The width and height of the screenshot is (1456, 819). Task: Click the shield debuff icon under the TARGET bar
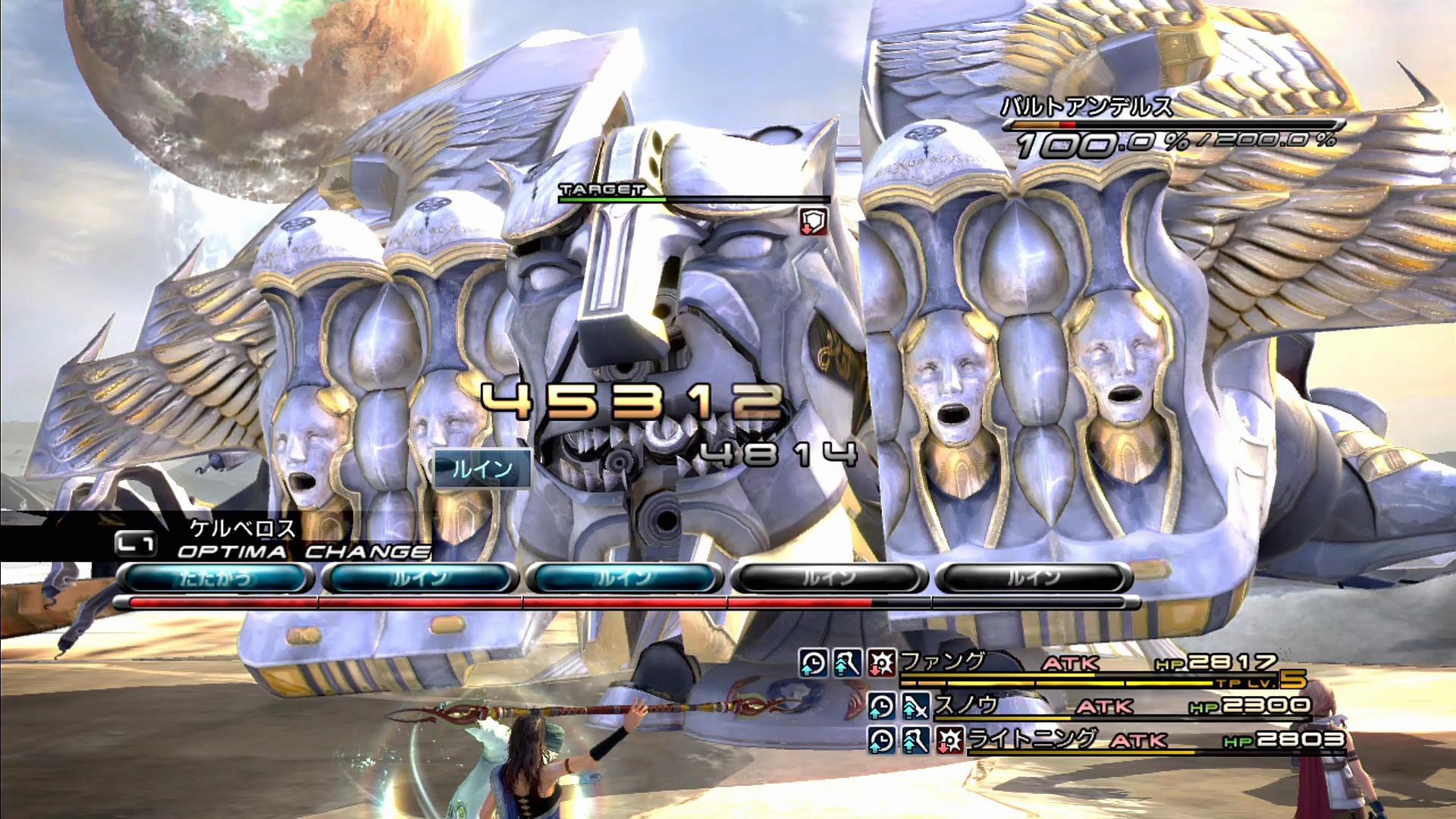click(813, 221)
